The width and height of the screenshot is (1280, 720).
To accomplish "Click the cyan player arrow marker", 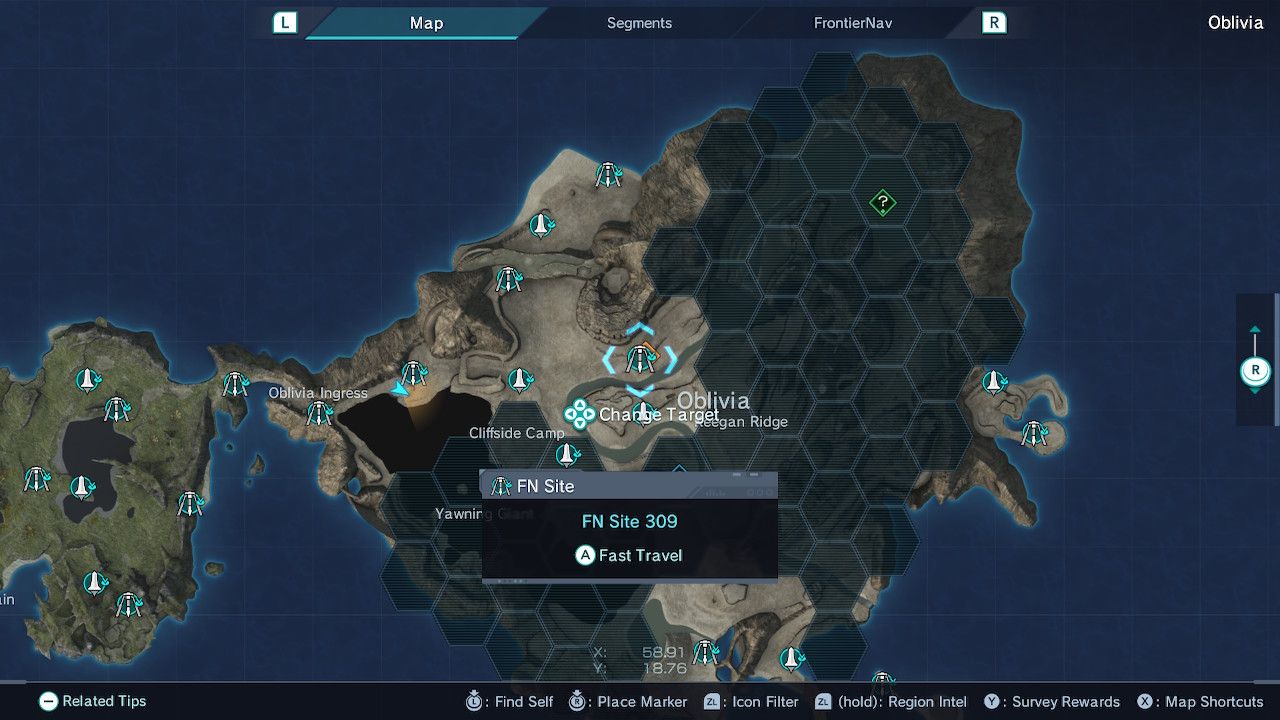I will tap(401, 389).
